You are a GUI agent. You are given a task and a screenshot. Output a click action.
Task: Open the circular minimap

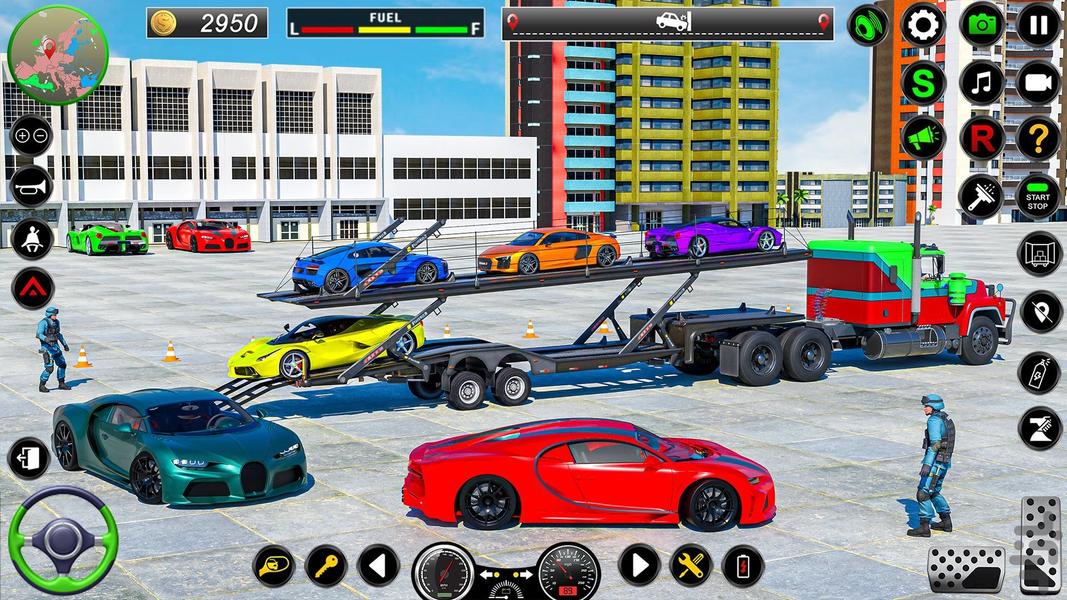point(57,54)
